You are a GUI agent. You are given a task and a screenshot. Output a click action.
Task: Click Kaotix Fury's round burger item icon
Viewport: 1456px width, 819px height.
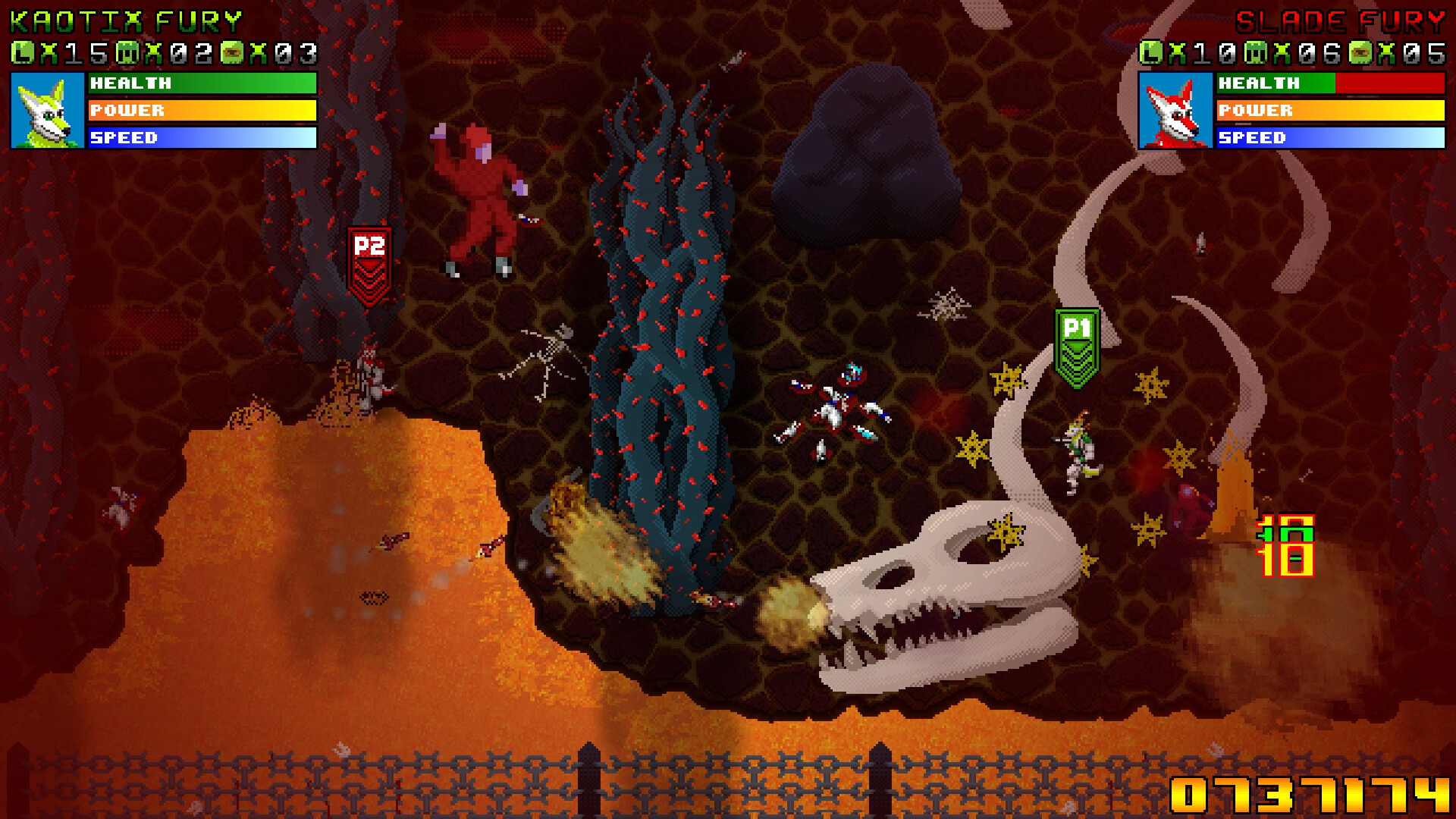point(232,52)
